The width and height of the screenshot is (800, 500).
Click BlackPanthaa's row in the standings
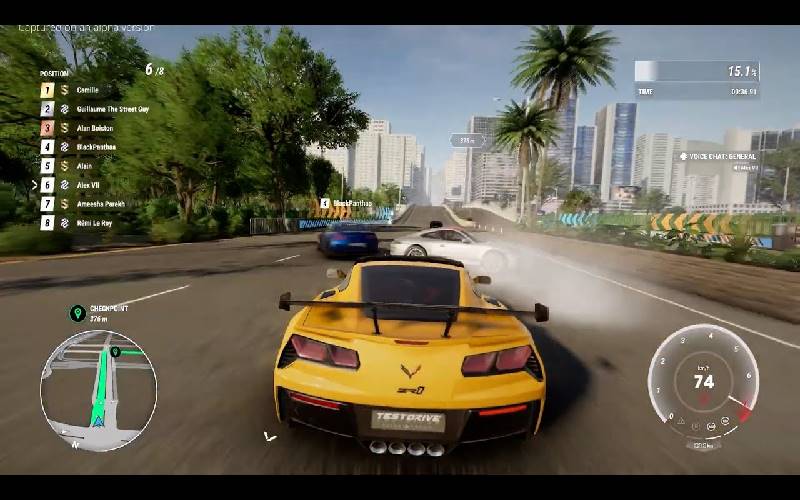pos(96,147)
